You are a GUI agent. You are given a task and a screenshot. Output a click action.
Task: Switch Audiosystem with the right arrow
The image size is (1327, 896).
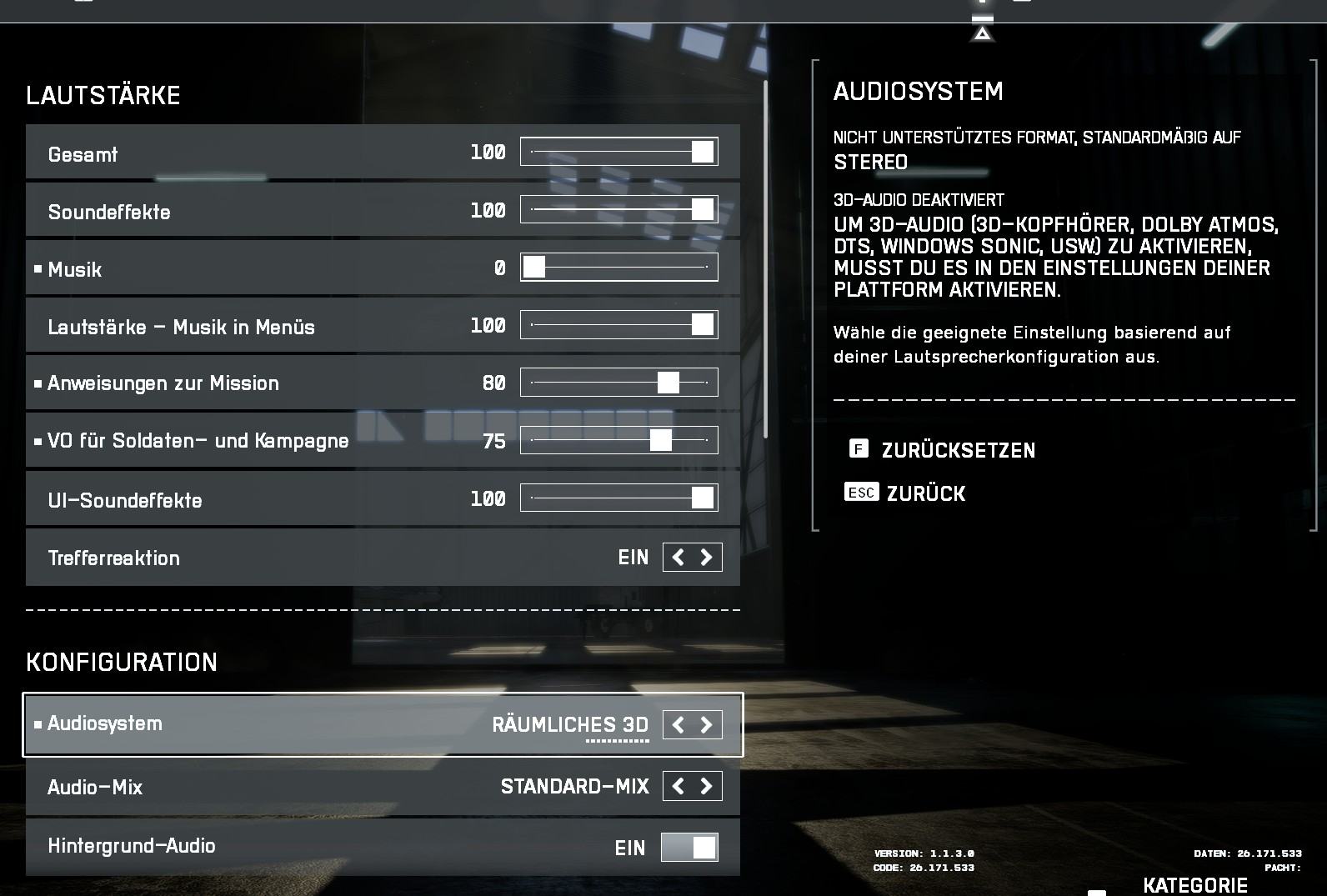tap(706, 724)
